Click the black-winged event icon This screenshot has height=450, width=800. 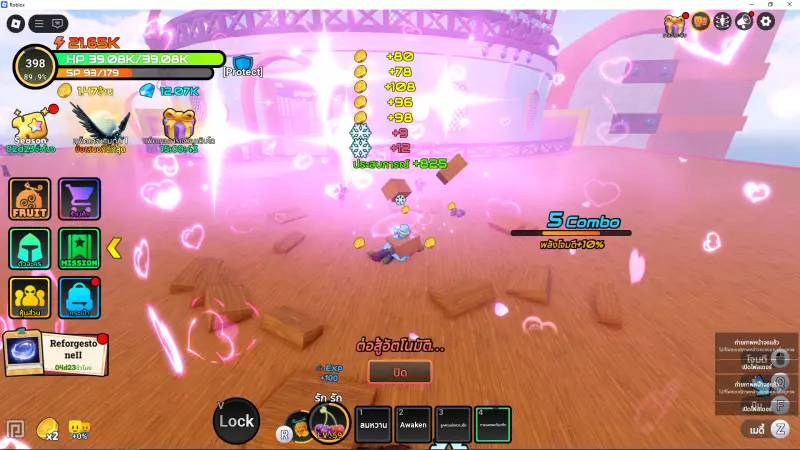coord(100,128)
